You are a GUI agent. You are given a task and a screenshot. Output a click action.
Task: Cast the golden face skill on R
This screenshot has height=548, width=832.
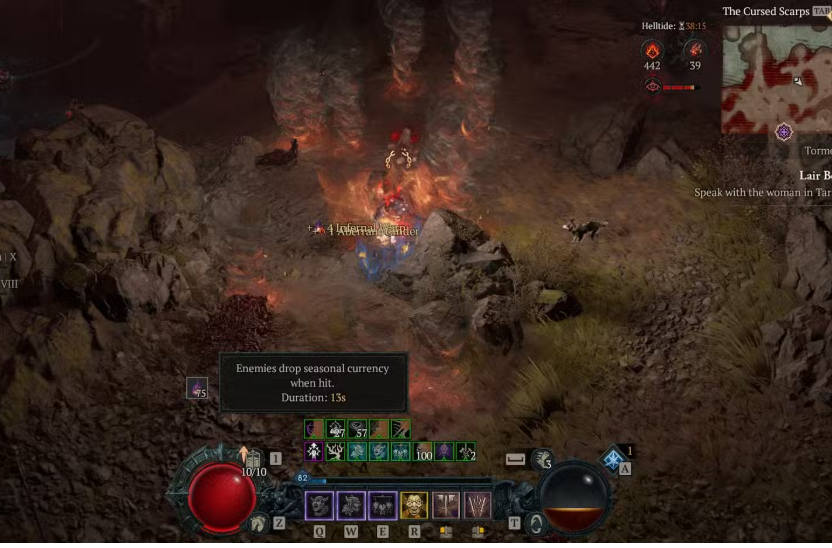pyautogui.click(x=414, y=505)
